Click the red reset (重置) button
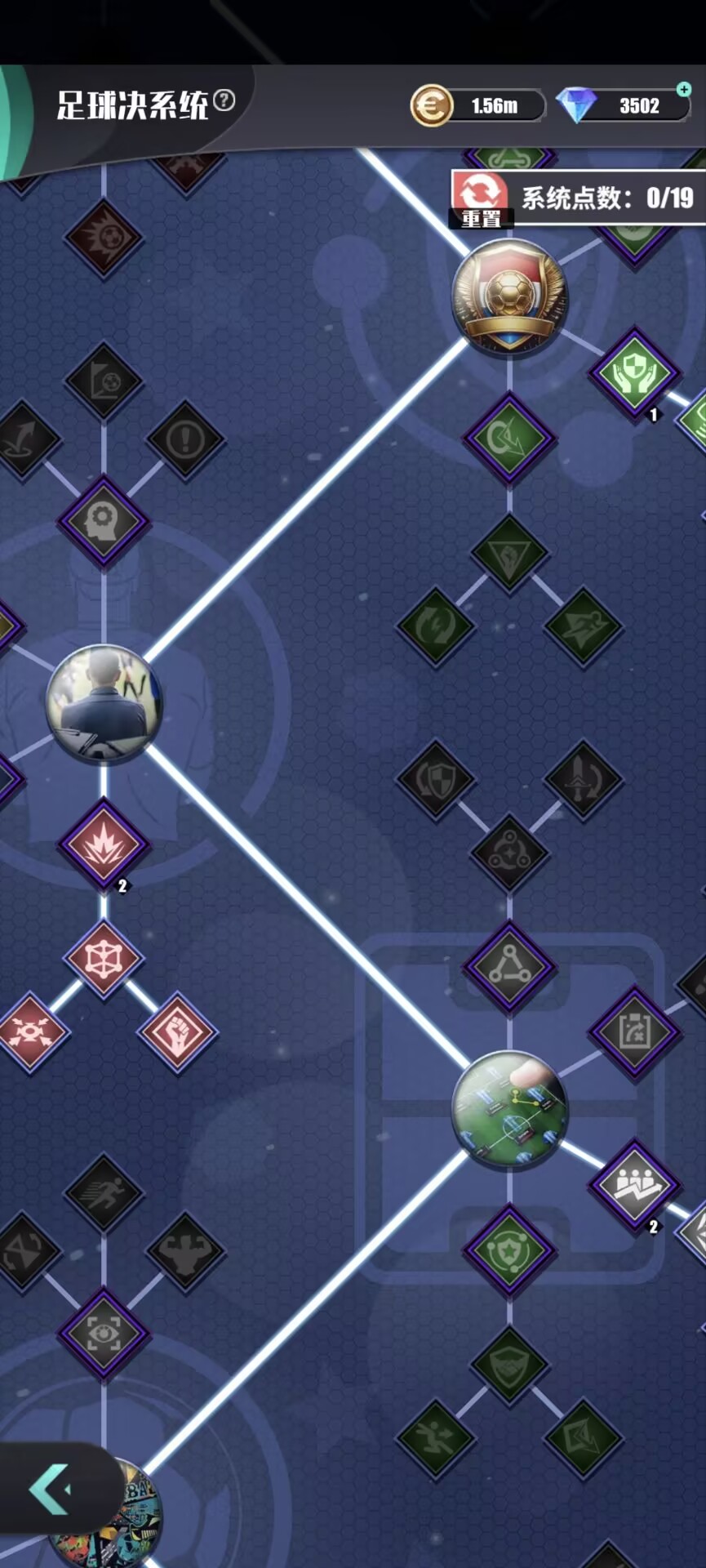 point(480,198)
